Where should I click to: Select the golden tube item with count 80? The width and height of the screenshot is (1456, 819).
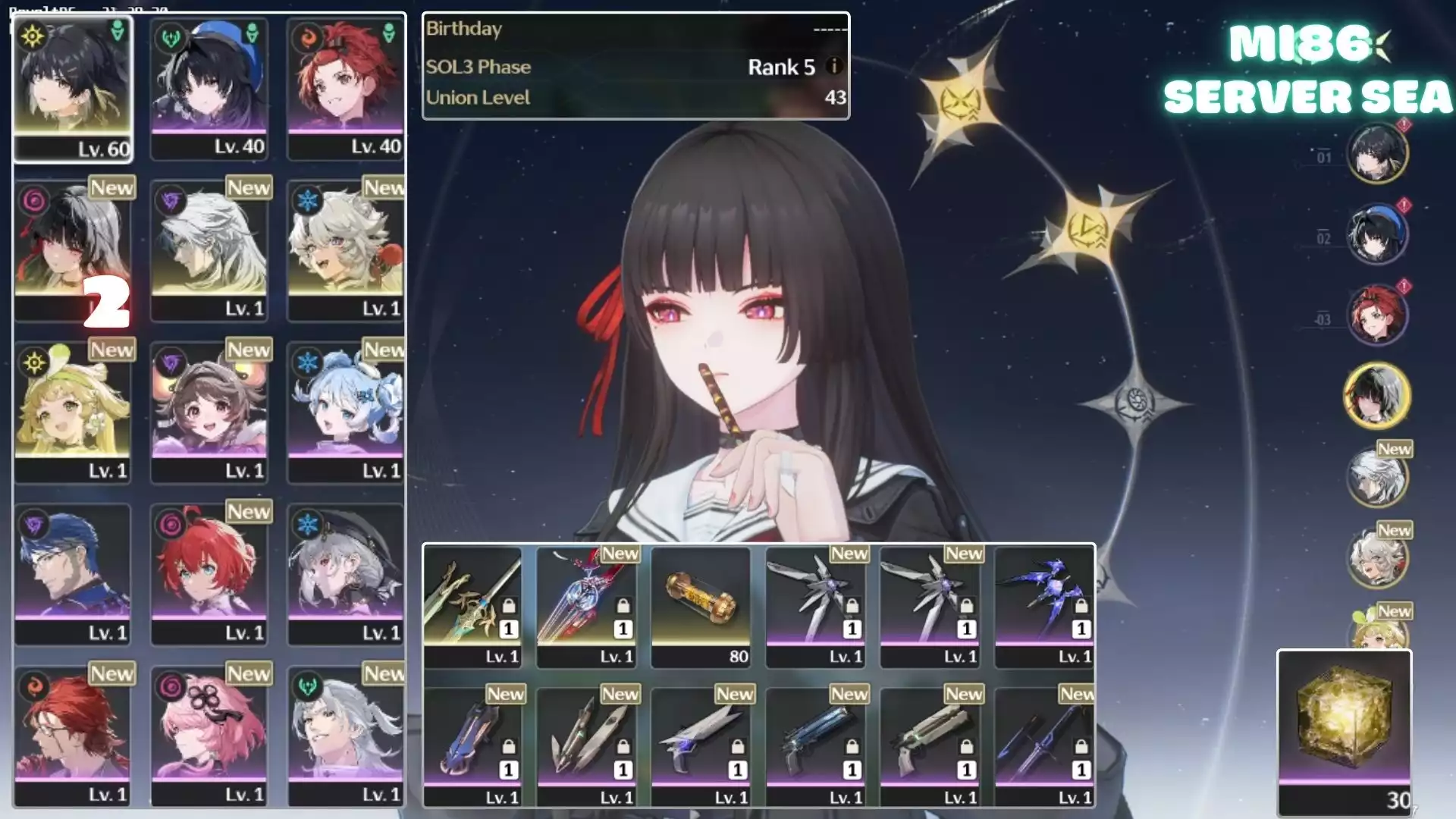[701, 607]
